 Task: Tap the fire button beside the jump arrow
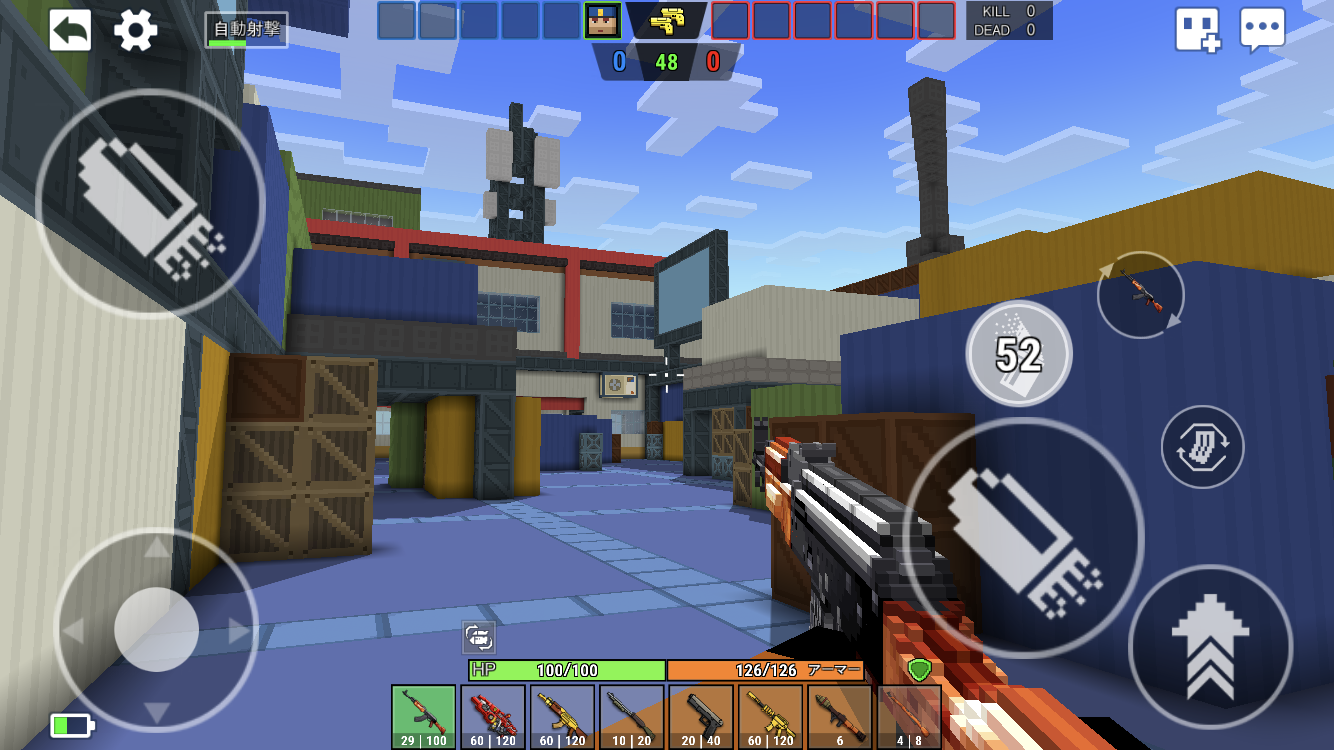(1023, 537)
